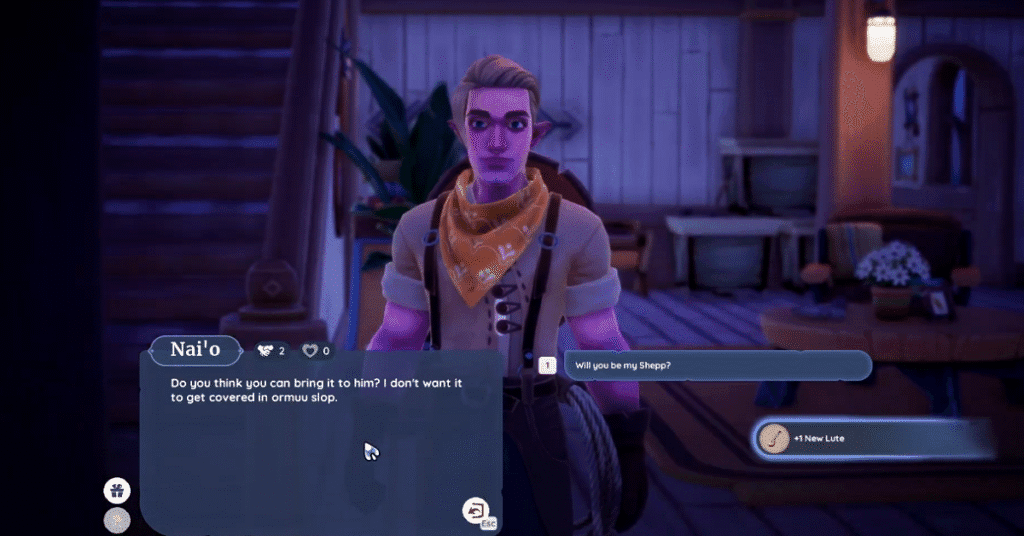Viewport: 1024px width, 536px height.
Task: Click Nai'o's dialogue text to continue
Action: pos(320,391)
